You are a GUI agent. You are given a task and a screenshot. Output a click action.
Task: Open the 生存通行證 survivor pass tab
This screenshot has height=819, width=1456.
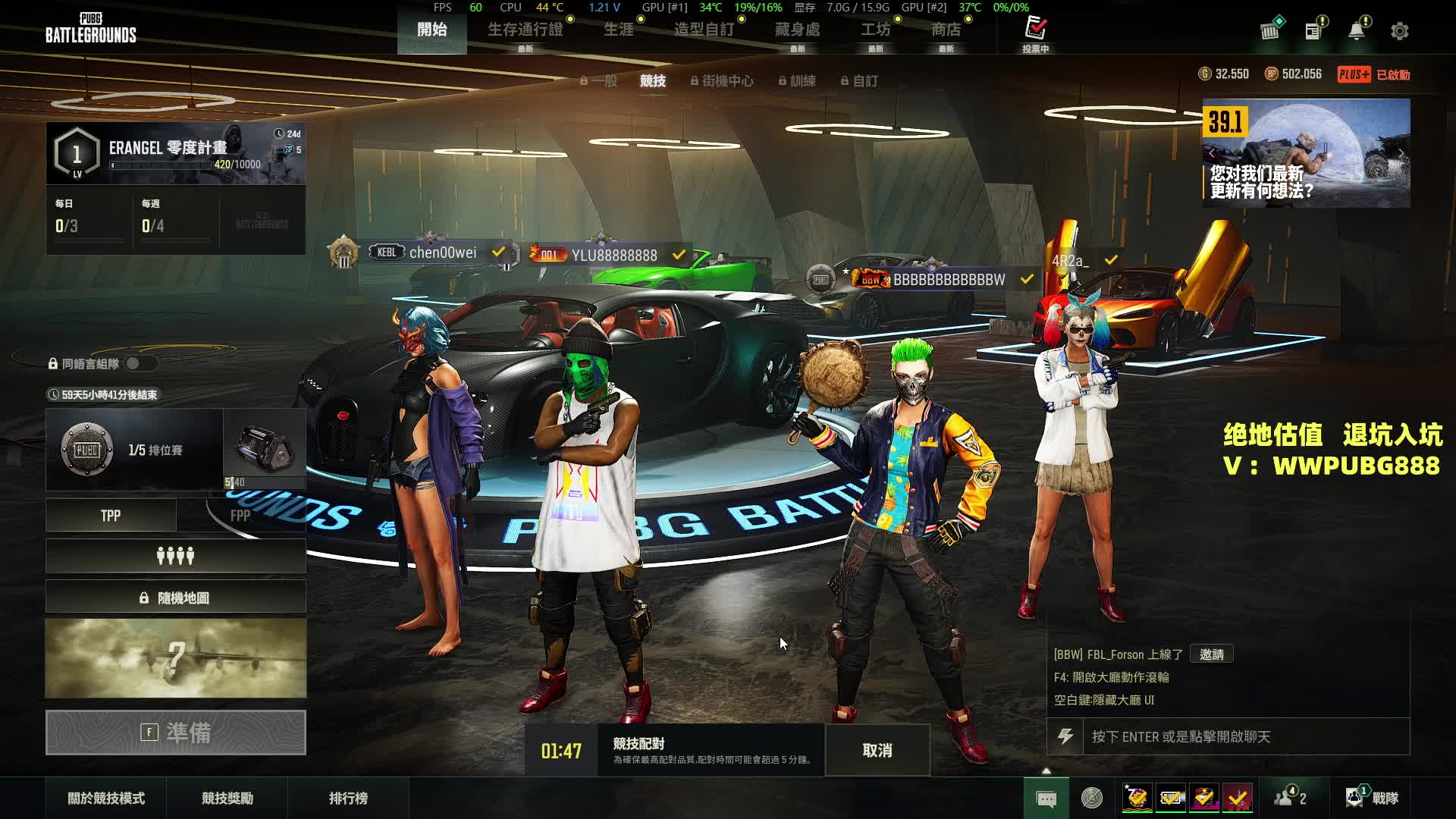525,30
